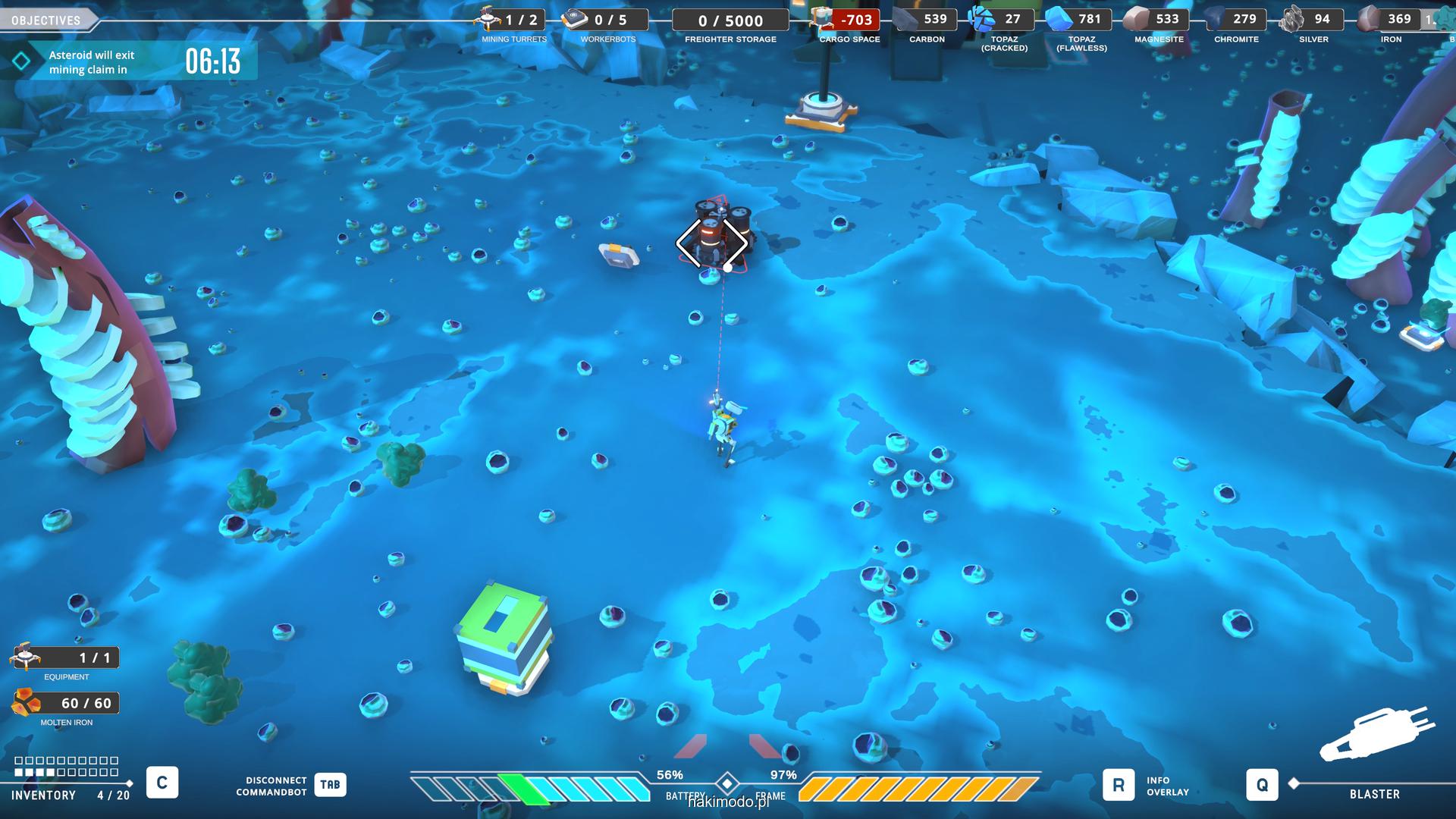Toggle the Info Overlay

(1118, 786)
